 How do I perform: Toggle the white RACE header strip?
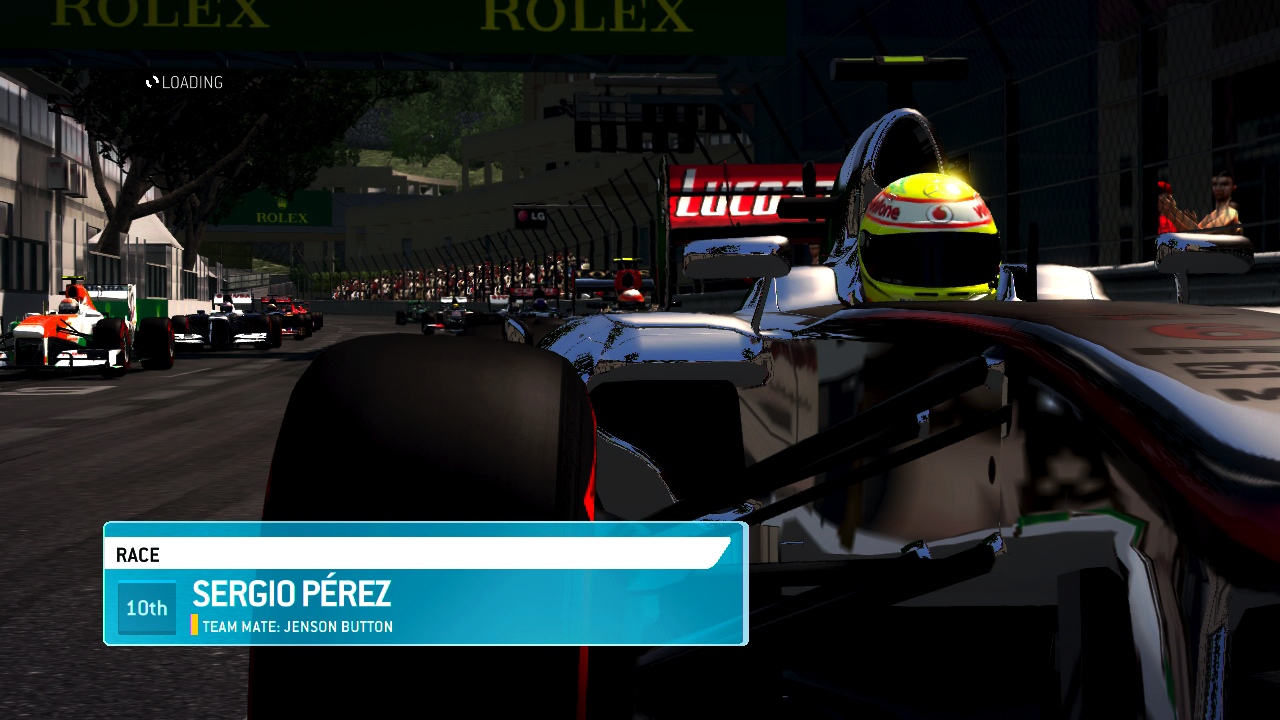(x=400, y=555)
